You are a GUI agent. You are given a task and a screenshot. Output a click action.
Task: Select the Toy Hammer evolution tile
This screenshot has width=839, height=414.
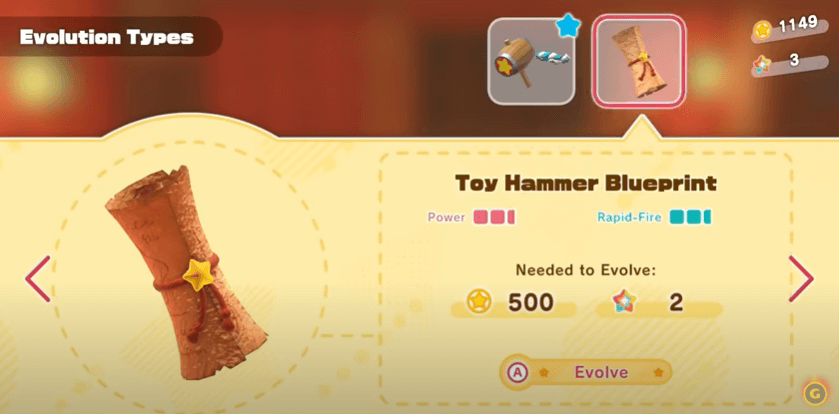tap(531, 62)
